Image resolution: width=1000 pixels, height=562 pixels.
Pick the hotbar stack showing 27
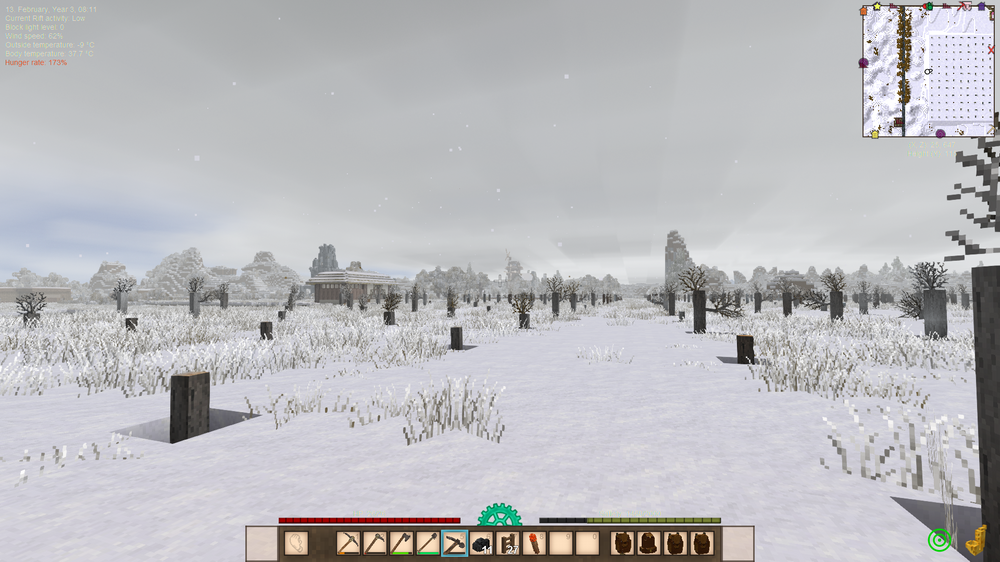tap(509, 544)
